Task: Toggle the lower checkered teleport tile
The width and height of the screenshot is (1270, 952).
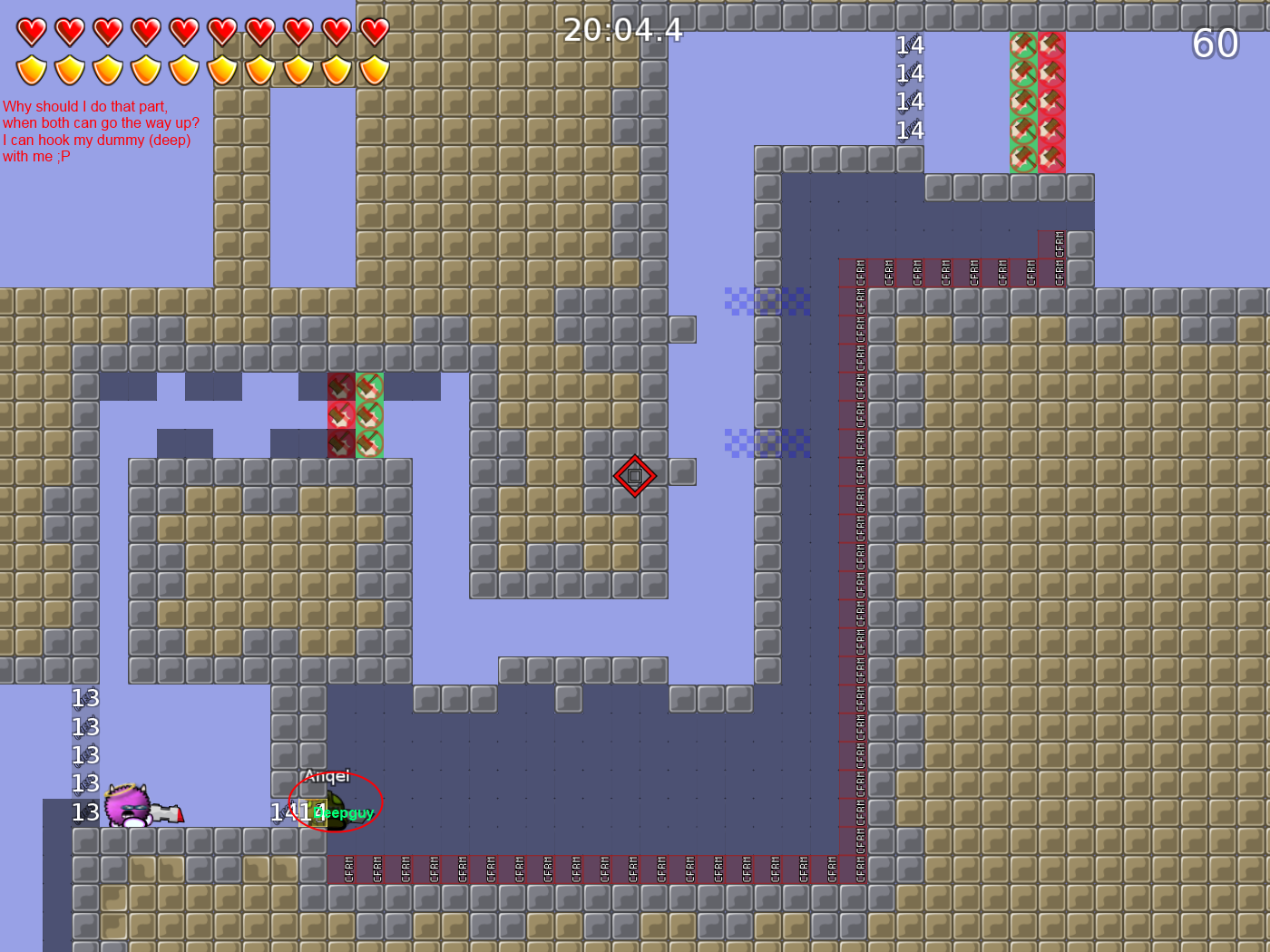Action: tap(767, 442)
